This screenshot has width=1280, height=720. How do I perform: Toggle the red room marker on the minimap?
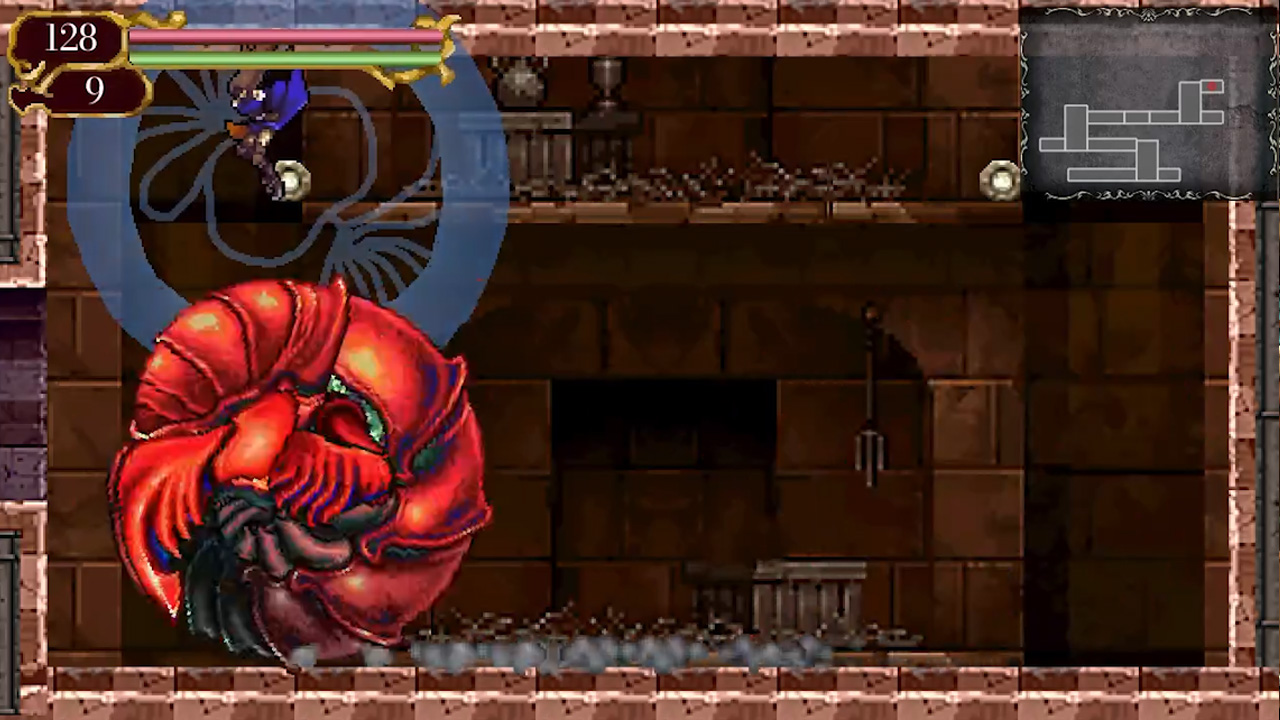coord(1212,88)
